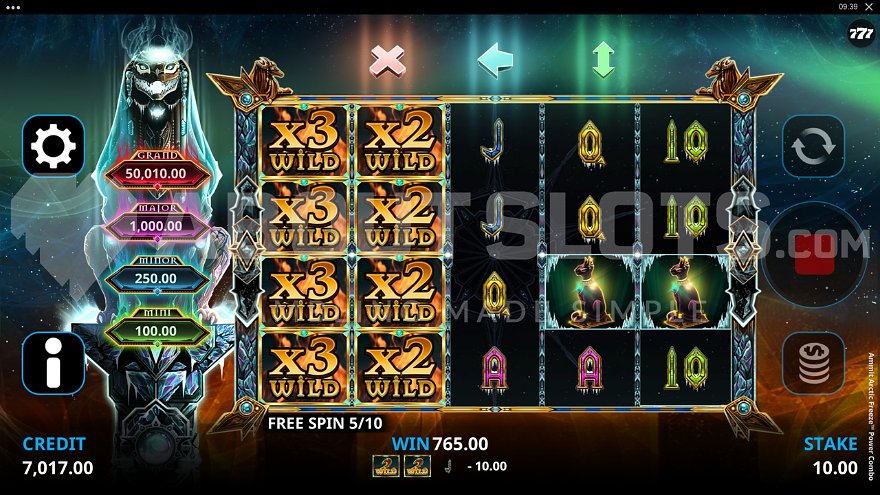Open the gear settings menu

[53, 146]
